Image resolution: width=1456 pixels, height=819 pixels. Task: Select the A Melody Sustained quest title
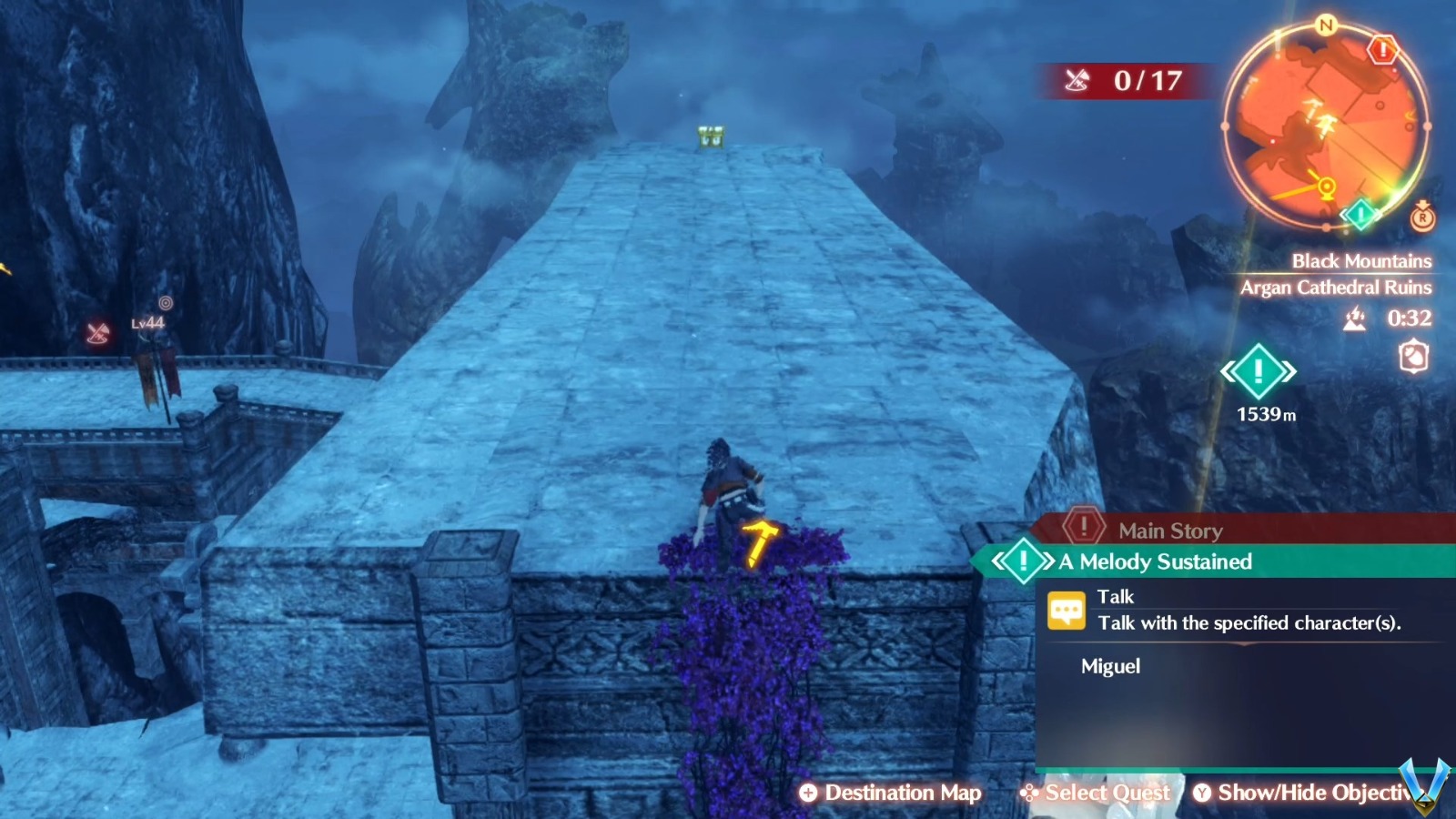[x=1154, y=561]
